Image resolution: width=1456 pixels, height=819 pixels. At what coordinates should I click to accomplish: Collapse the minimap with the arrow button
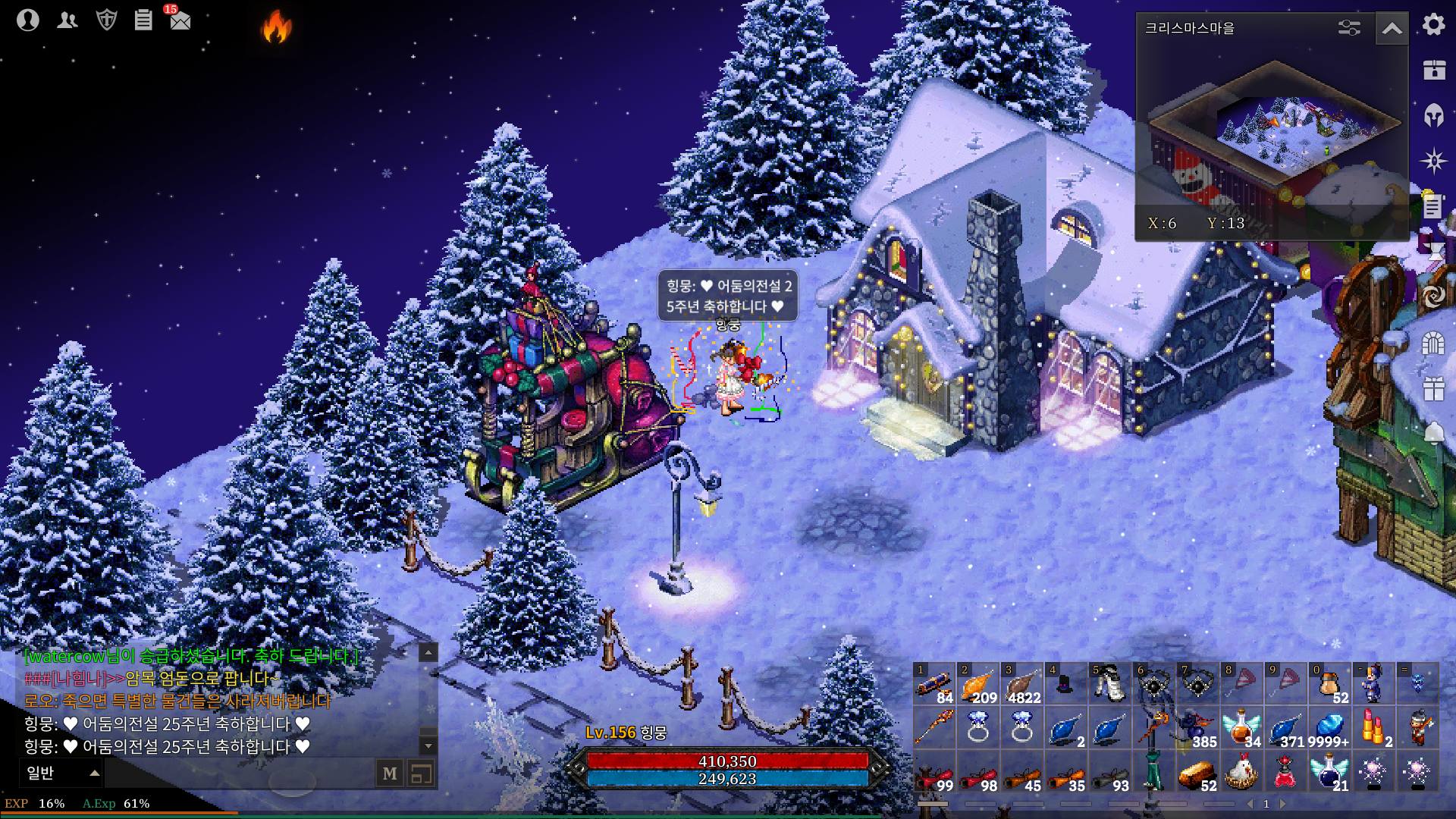[1392, 29]
